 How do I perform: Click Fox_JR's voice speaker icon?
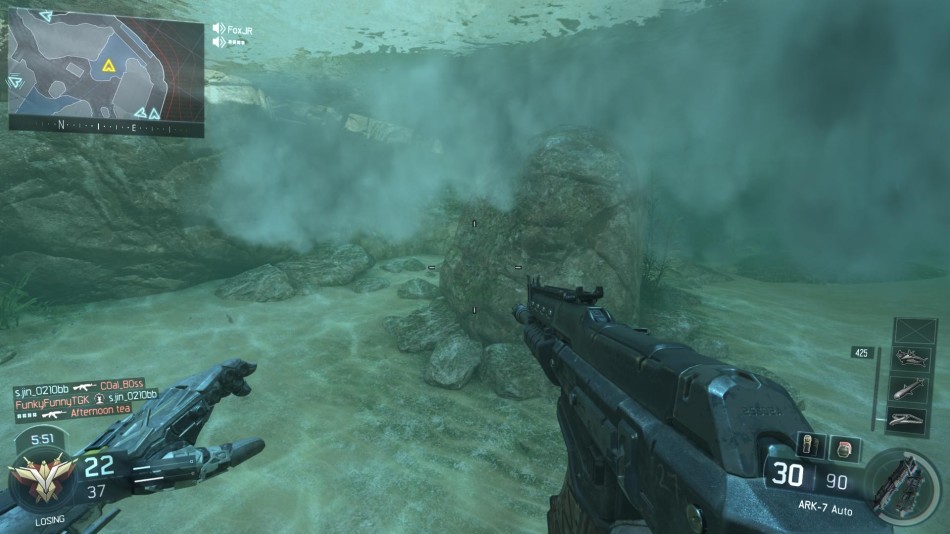[x=219, y=30]
